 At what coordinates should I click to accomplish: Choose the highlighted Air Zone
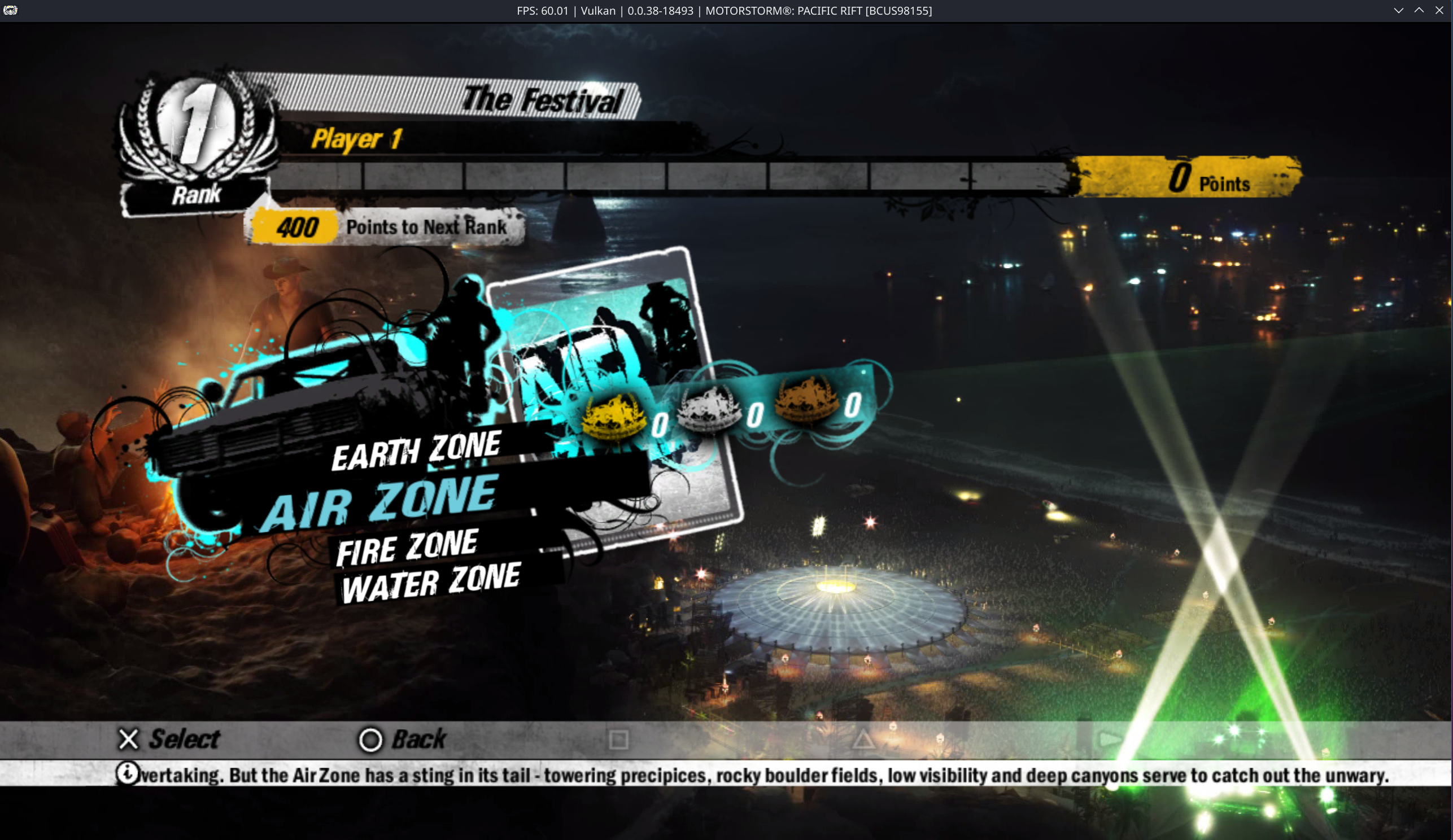coord(379,504)
